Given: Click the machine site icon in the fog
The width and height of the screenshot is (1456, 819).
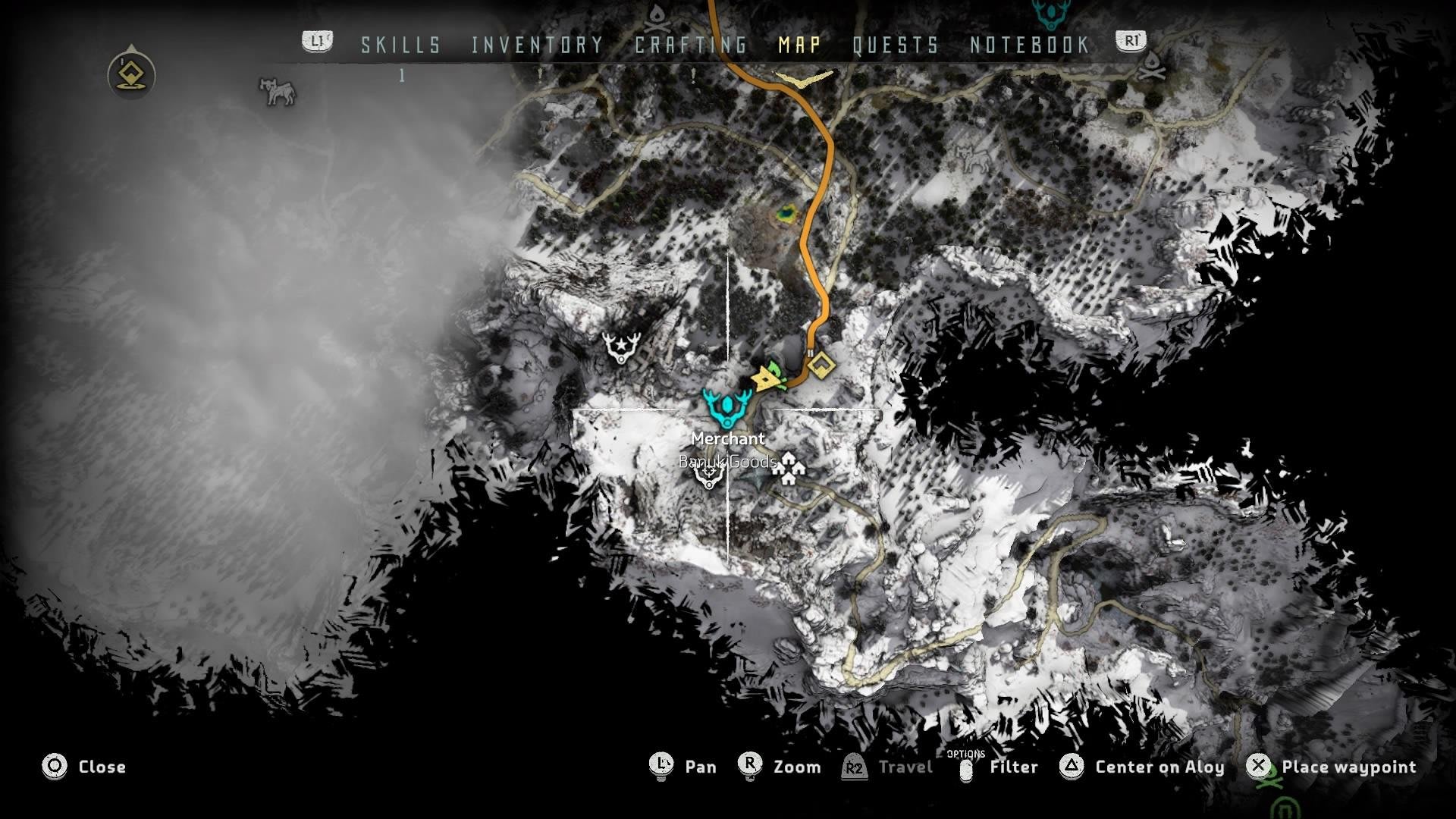Looking at the screenshot, I should 278,91.
